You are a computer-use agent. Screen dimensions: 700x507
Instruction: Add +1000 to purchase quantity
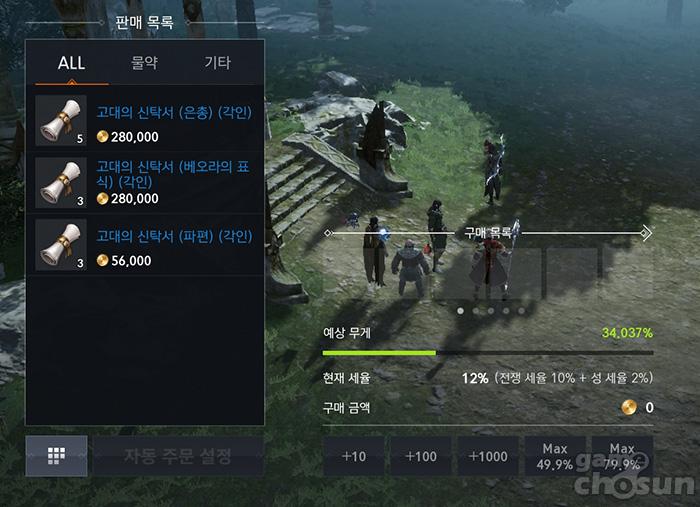point(487,456)
